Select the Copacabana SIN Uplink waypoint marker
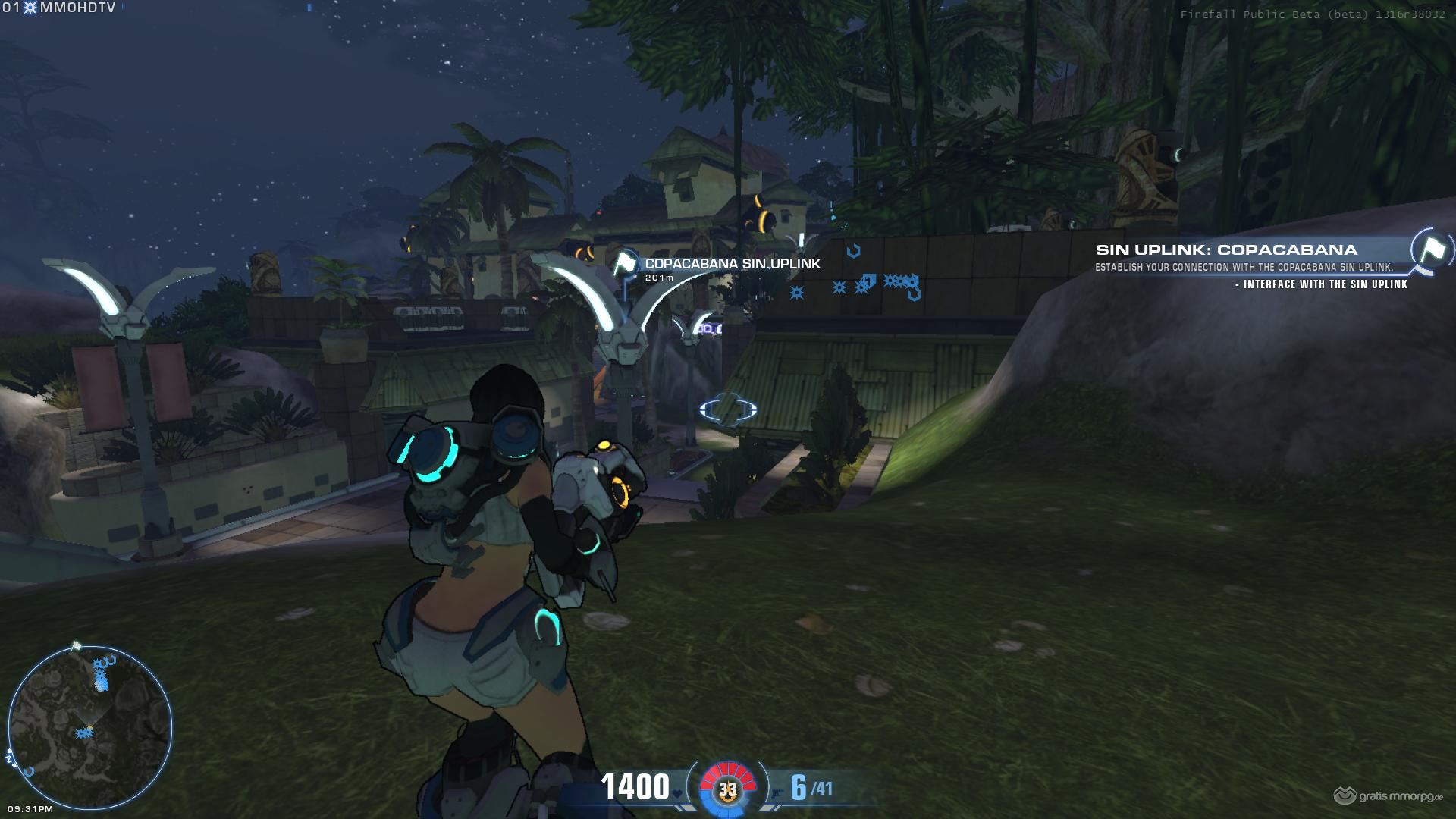This screenshot has width=1456, height=819. click(624, 265)
